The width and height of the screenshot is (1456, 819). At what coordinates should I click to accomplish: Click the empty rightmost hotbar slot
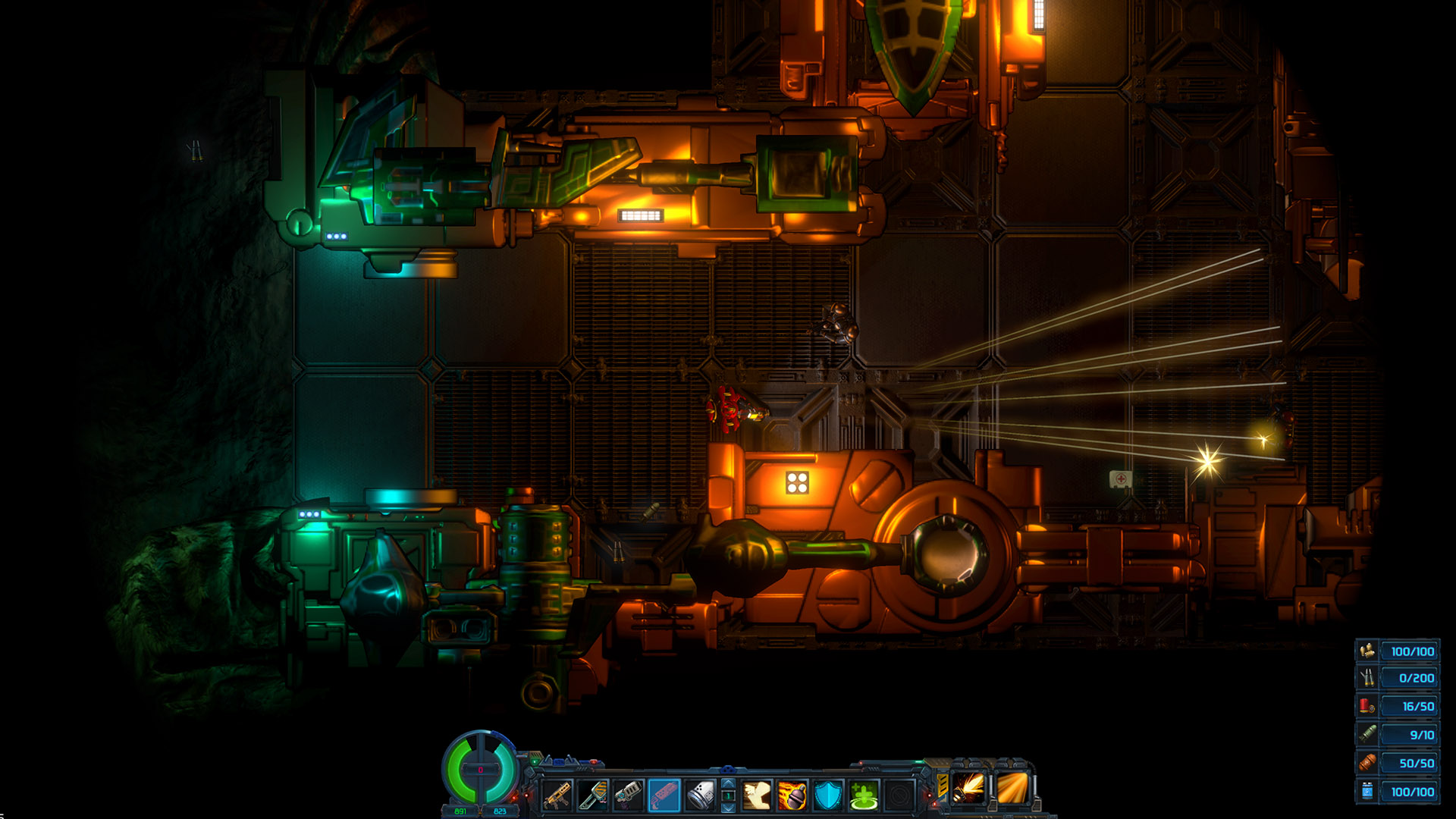click(899, 795)
